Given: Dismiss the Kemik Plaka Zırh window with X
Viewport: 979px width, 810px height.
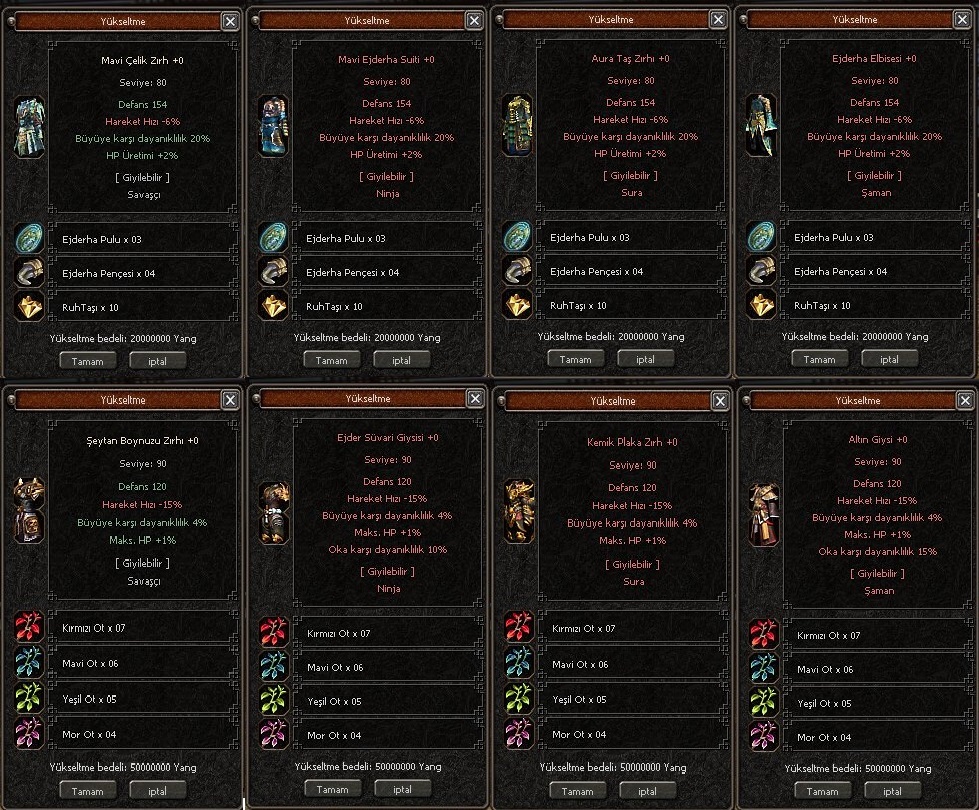Looking at the screenshot, I should 718,401.
